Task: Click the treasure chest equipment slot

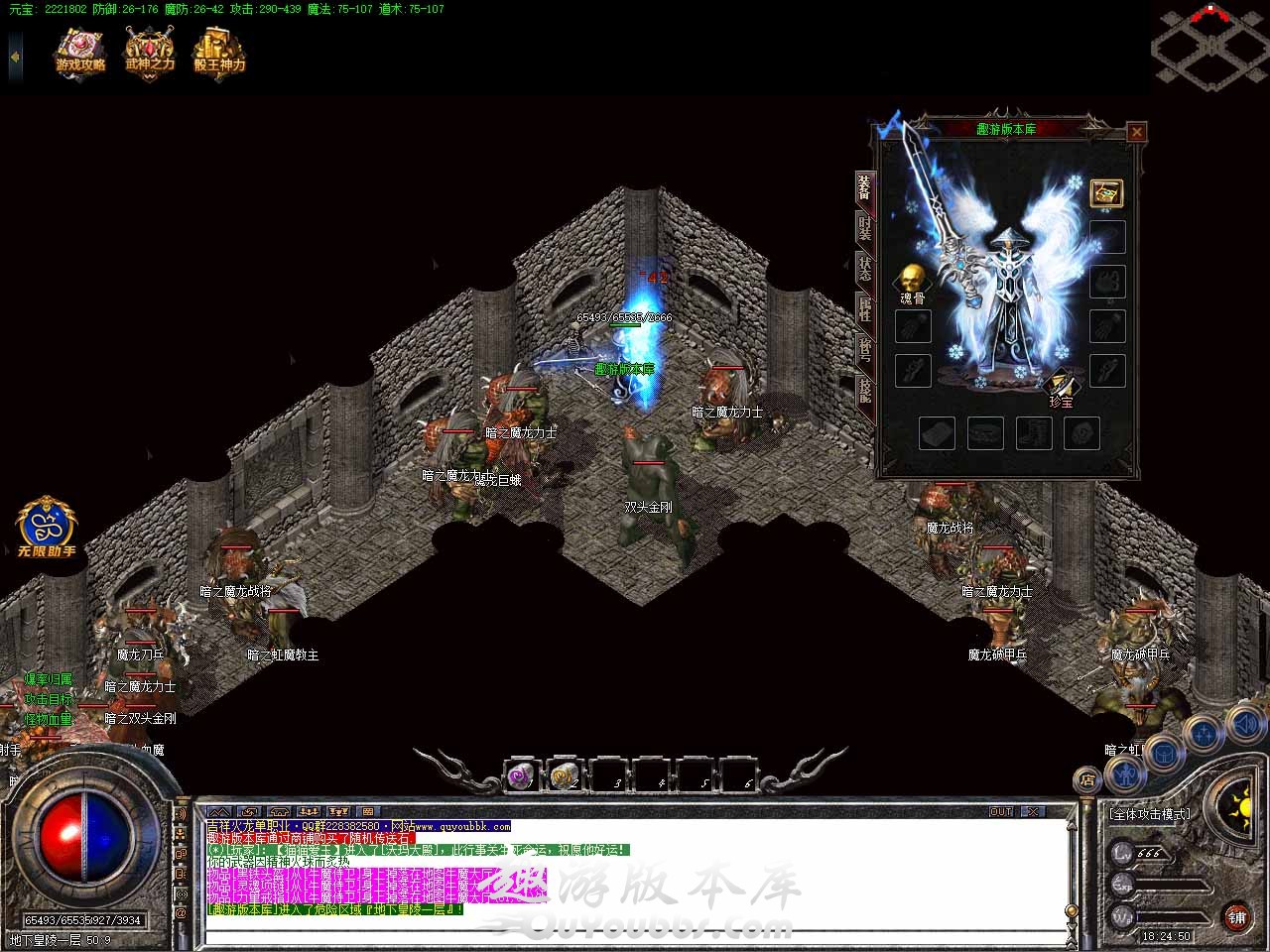Action: pos(1106,193)
